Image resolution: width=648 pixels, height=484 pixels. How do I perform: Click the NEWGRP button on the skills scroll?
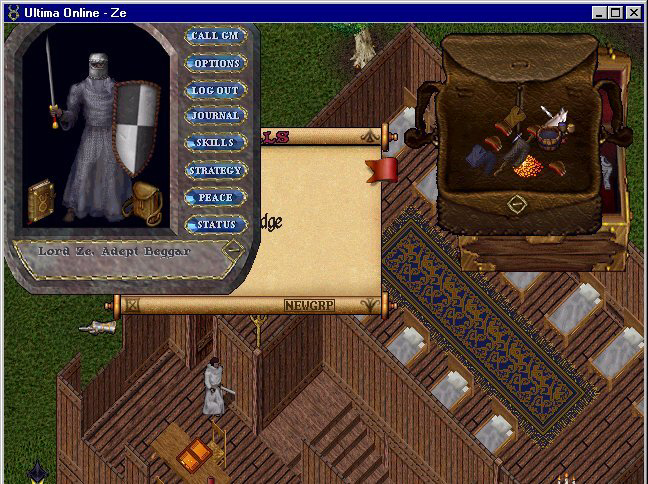pyautogui.click(x=307, y=305)
